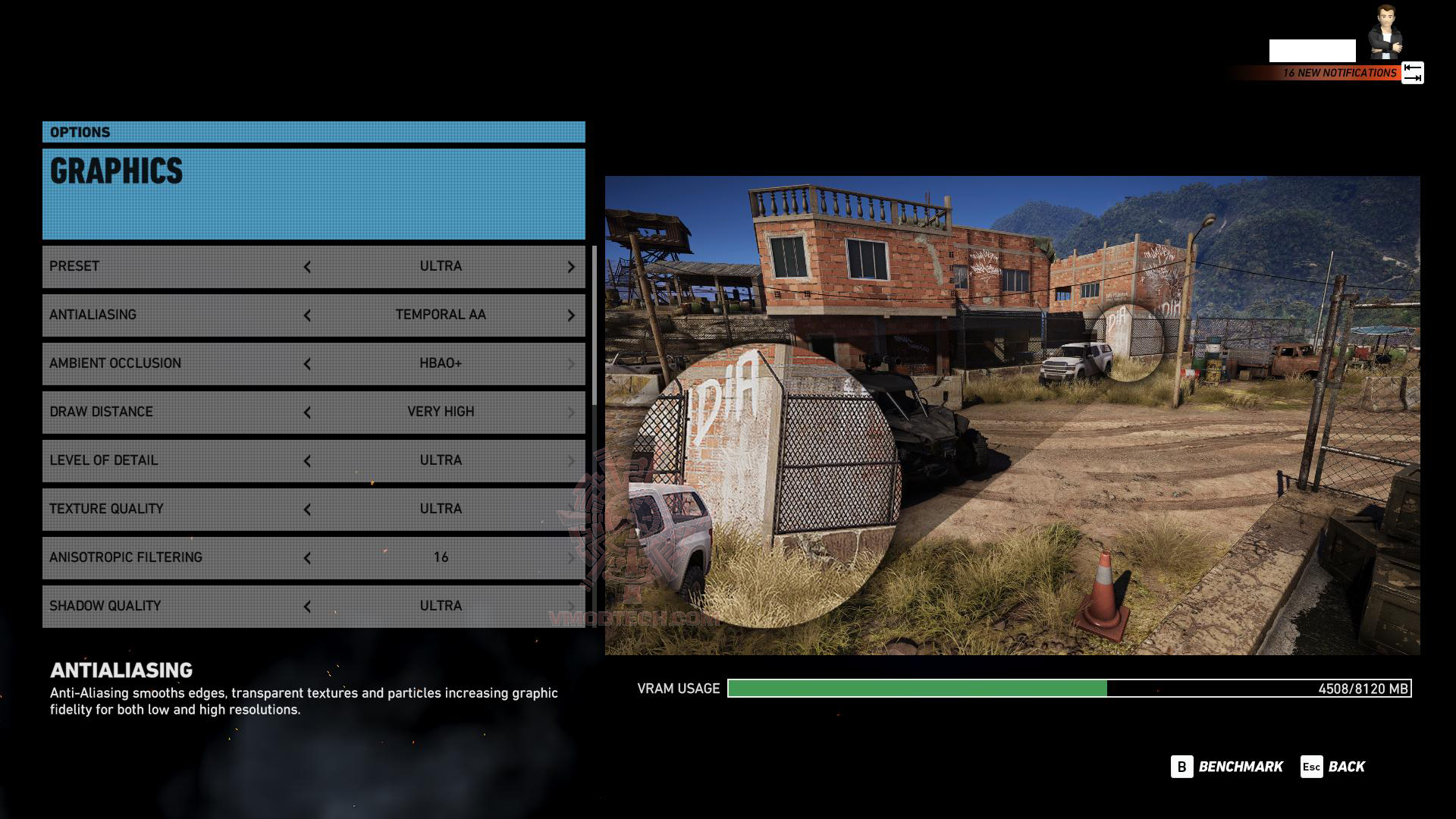
Task: Toggle the friends panel arrows icon
Action: click(1412, 73)
